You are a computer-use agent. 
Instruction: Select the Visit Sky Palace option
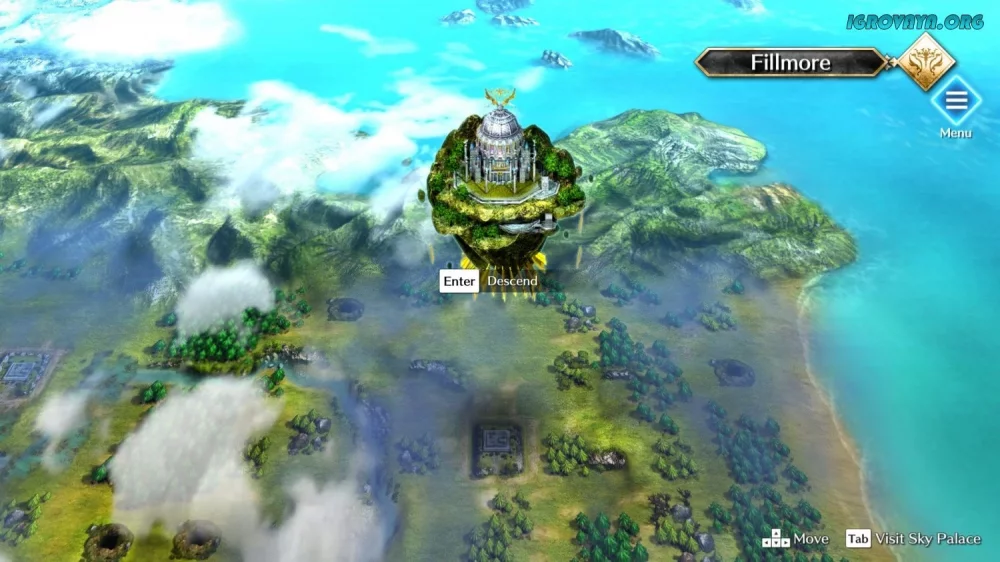[914, 539]
